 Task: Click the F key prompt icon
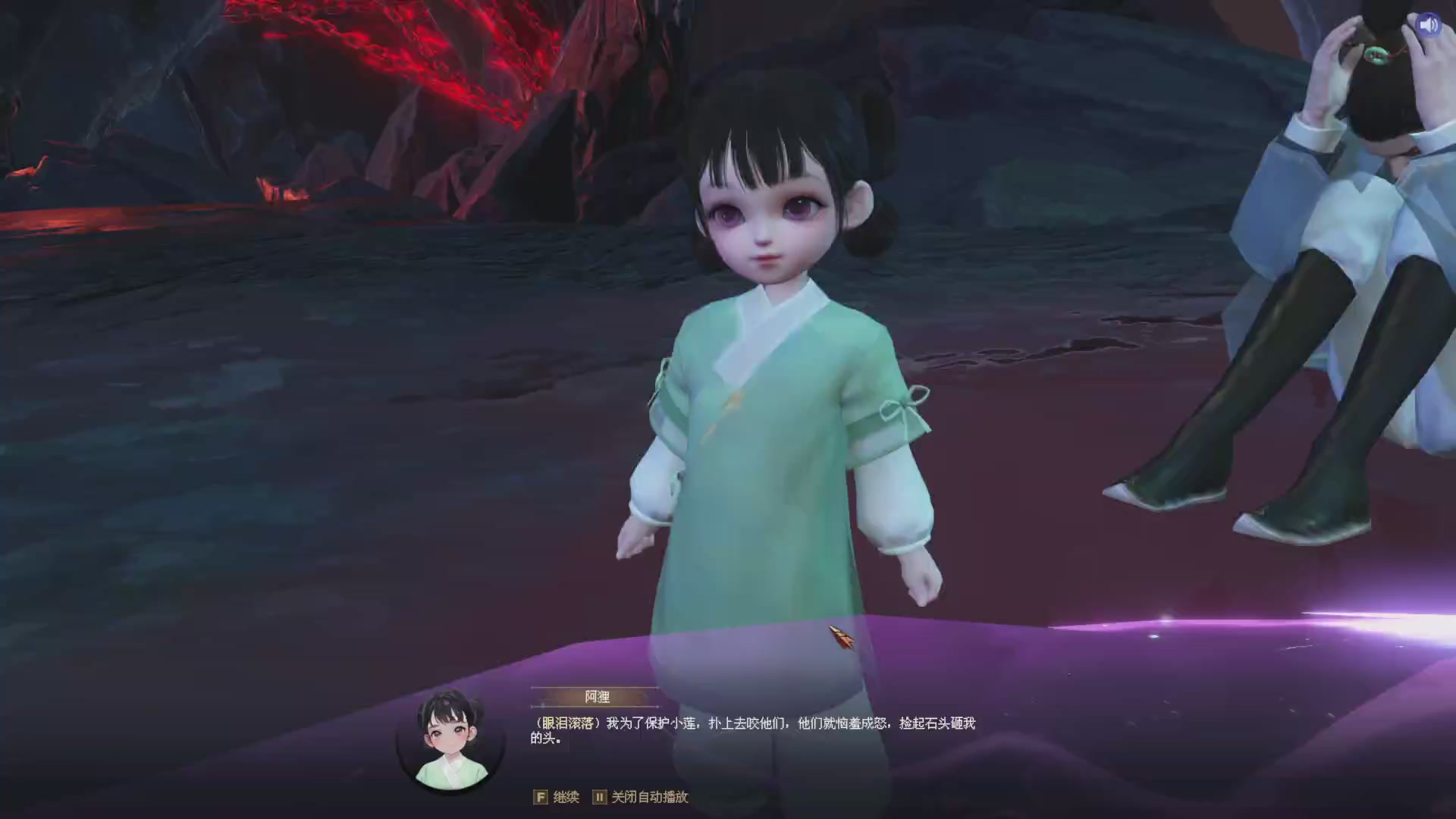pyautogui.click(x=541, y=798)
